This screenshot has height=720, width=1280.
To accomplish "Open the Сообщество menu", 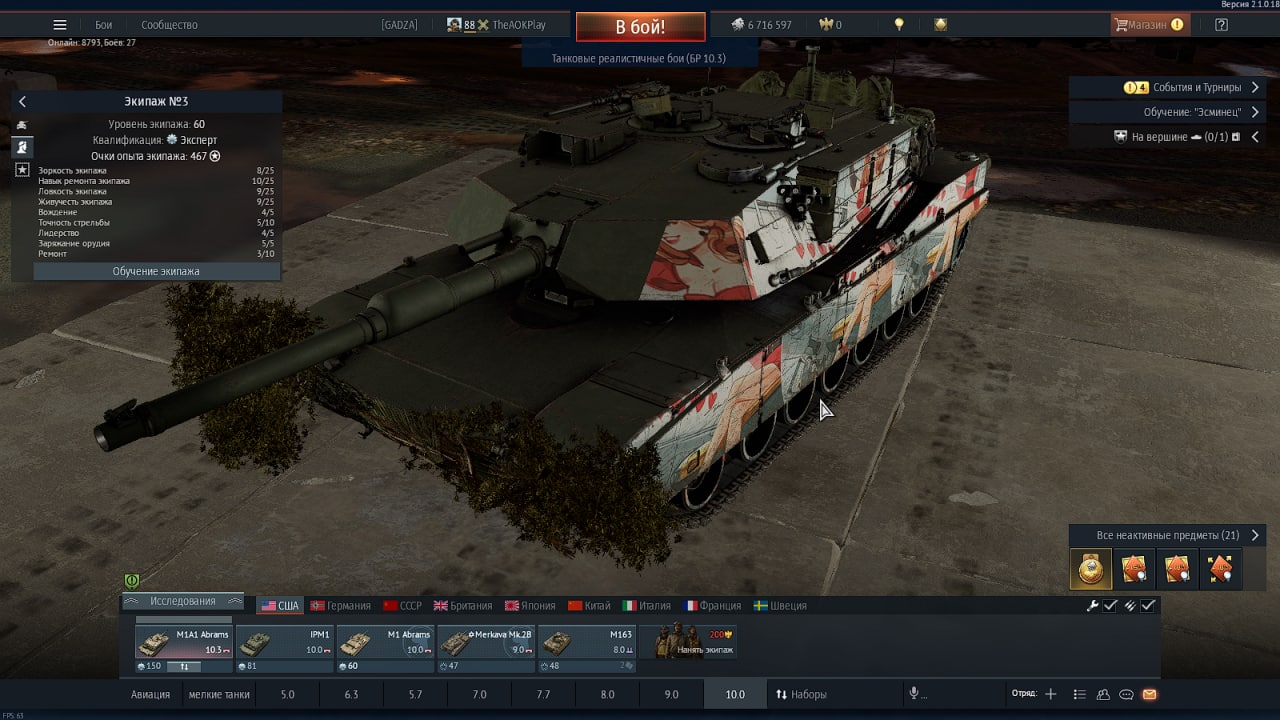I will [169, 25].
